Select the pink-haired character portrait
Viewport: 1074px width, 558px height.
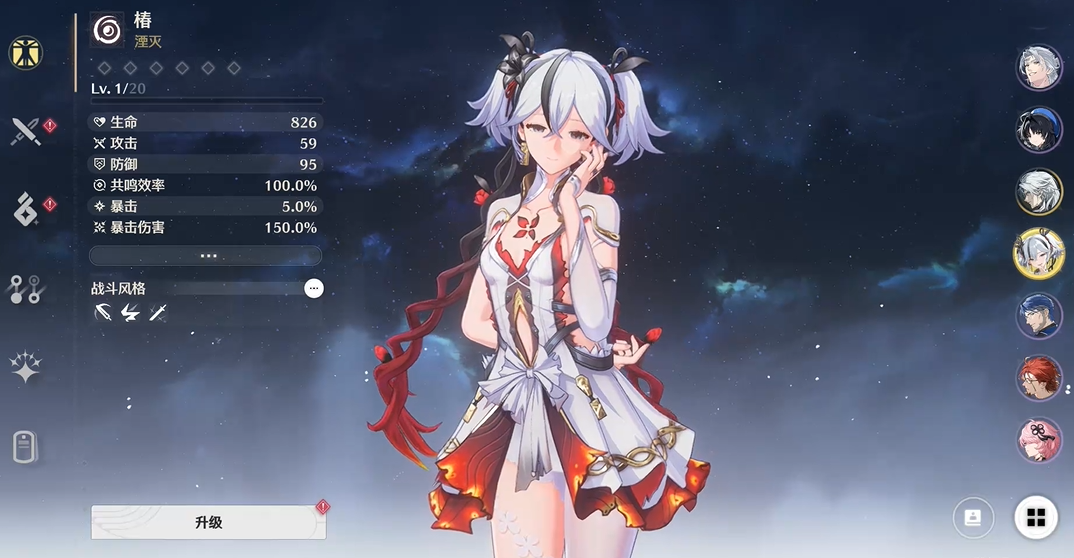click(1039, 440)
